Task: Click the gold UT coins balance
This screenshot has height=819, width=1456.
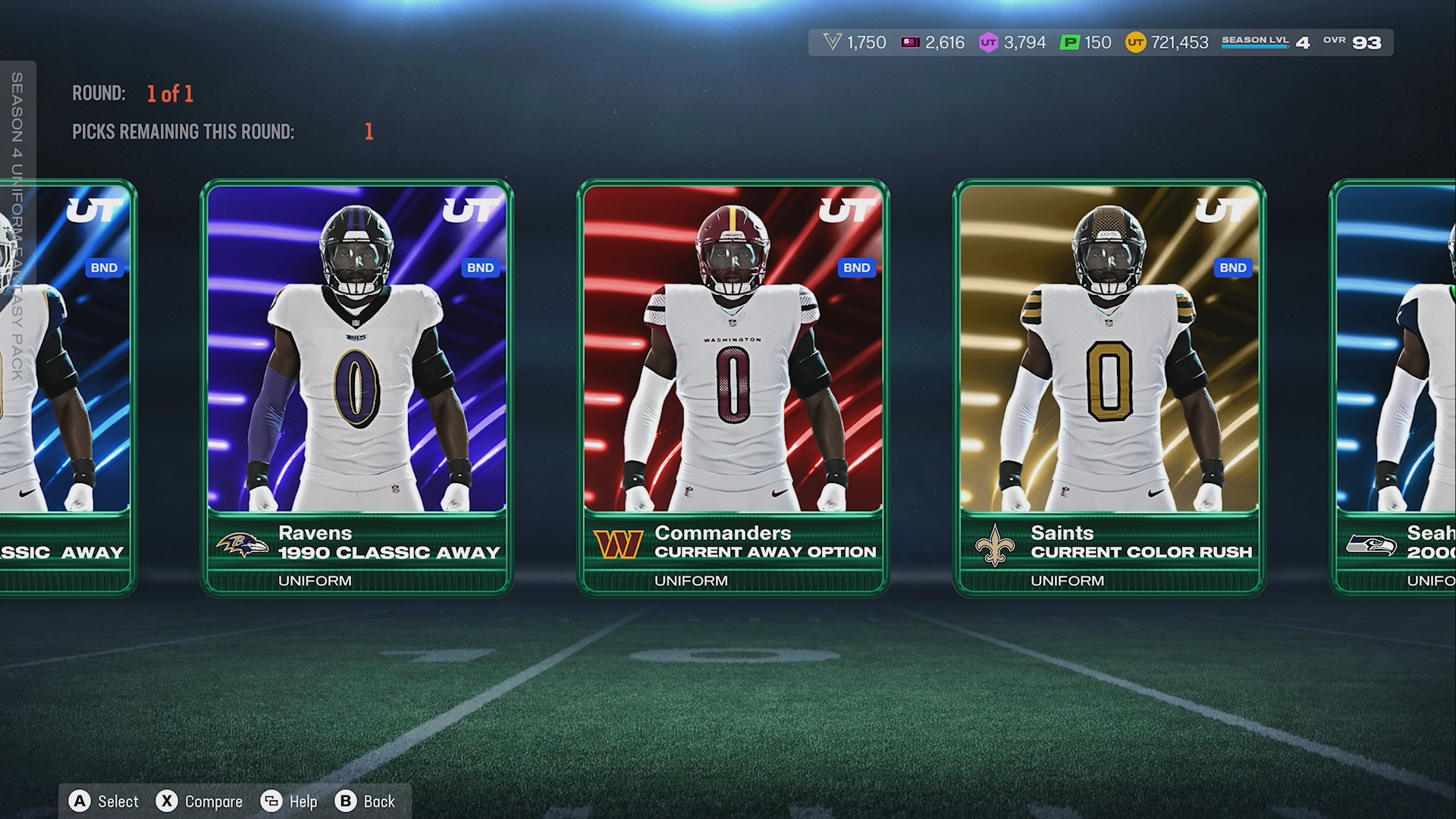Action: pyautogui.click(x=1167, y=42)
